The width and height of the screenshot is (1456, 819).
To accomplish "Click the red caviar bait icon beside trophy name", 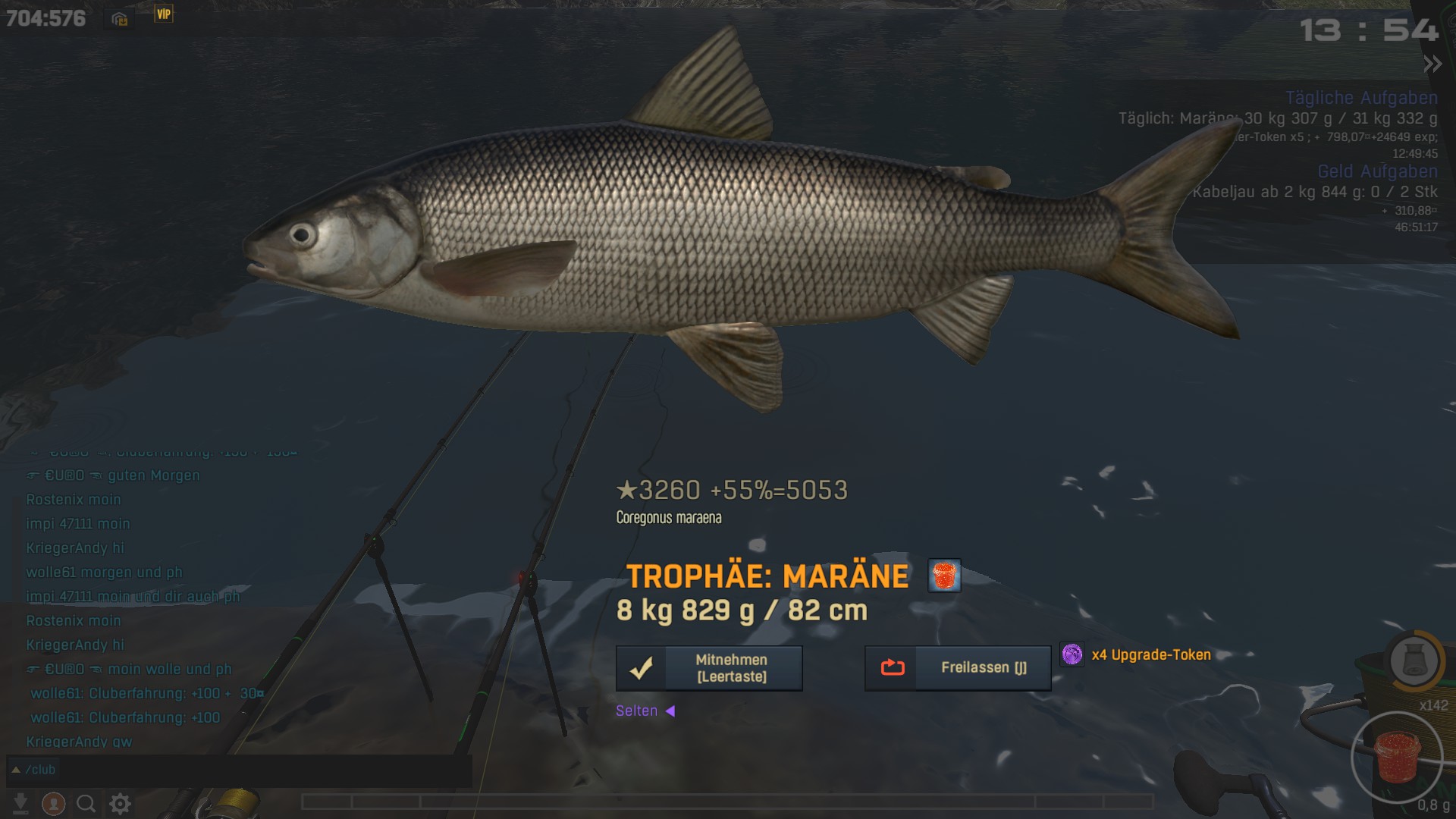I will [x=944, y=576].
